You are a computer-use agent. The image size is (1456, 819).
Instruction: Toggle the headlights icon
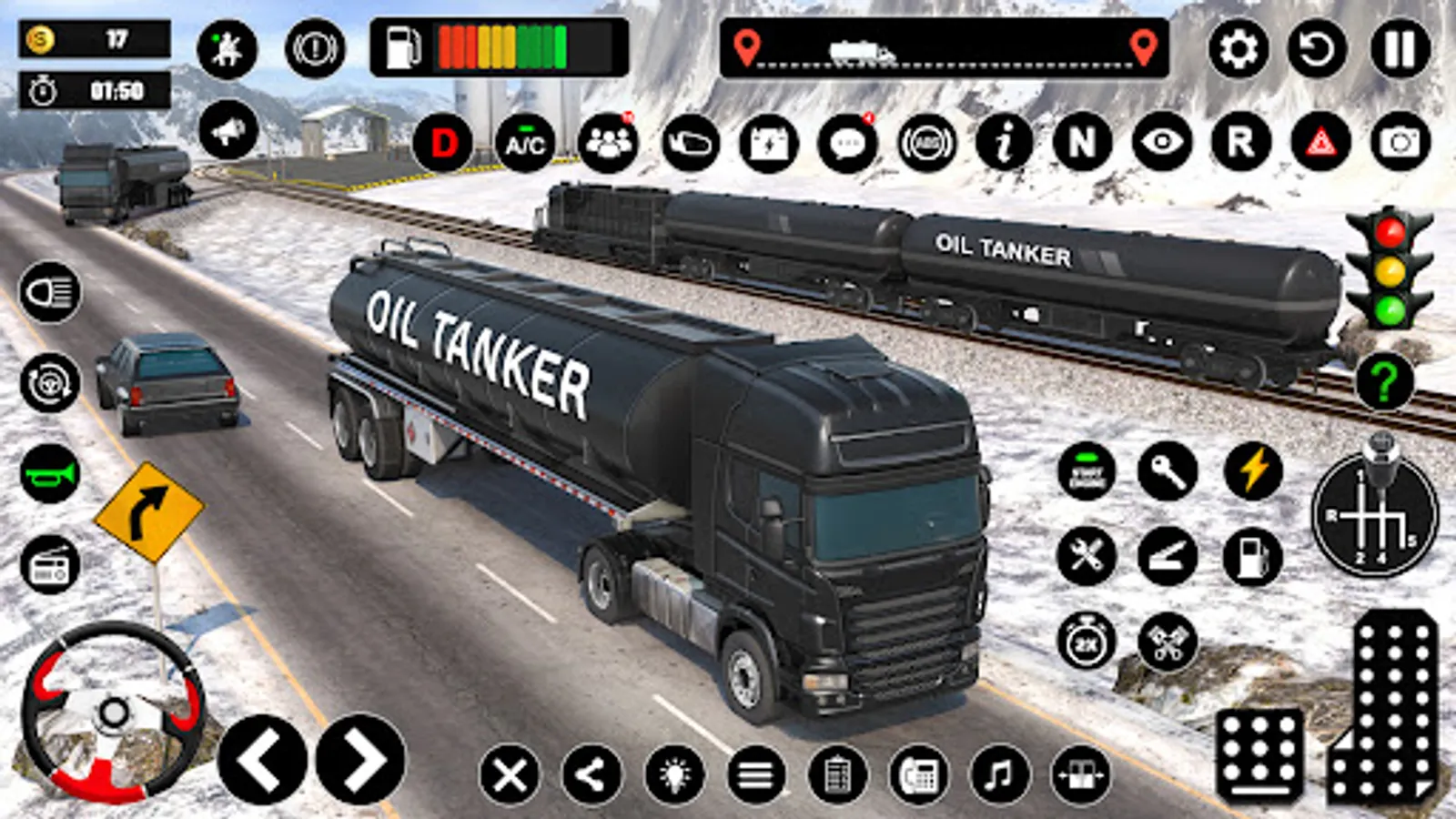50,292
